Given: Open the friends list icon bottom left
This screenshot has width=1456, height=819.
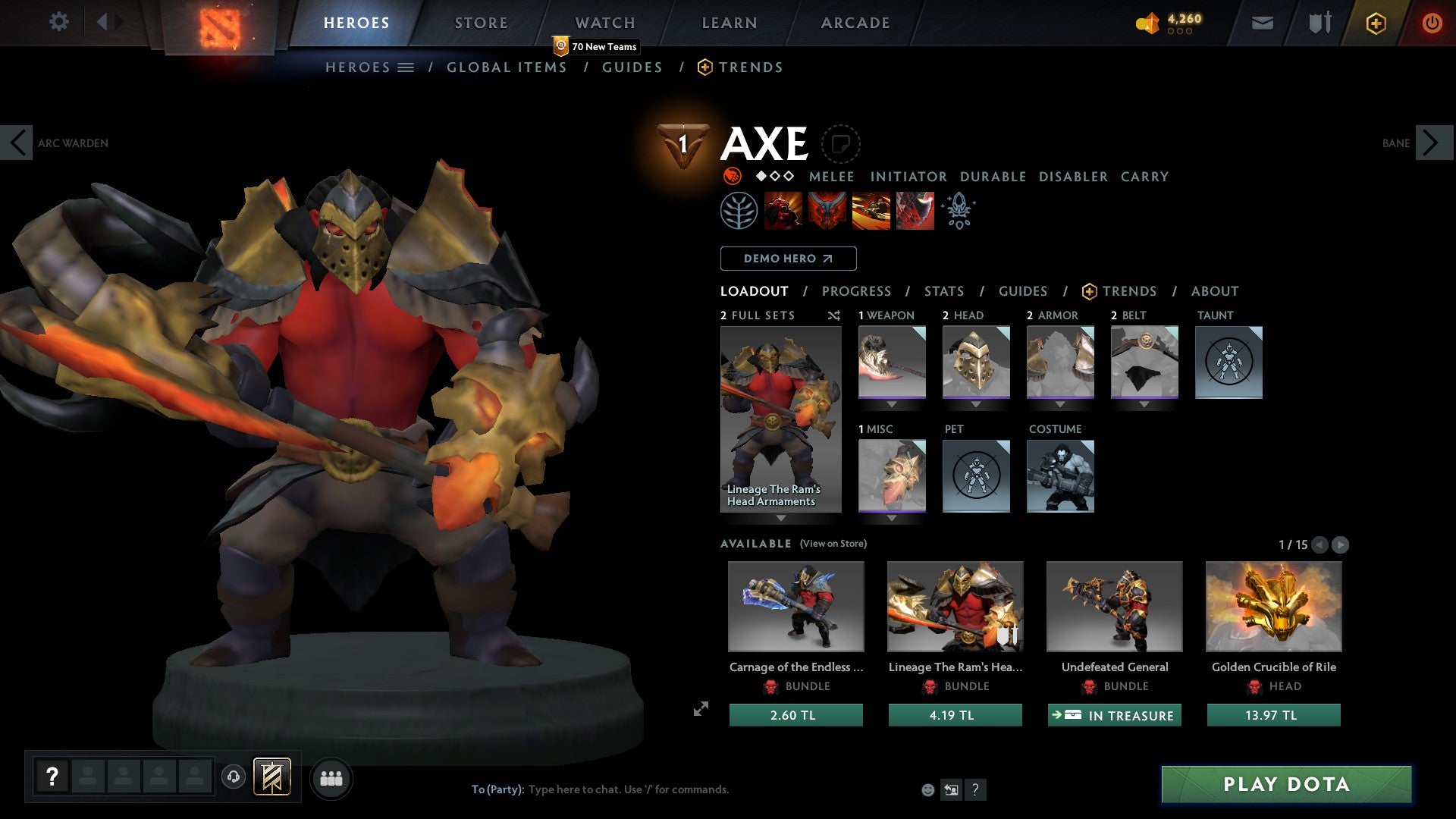Looking at the screenshot, I should click(x=331, y=778).
